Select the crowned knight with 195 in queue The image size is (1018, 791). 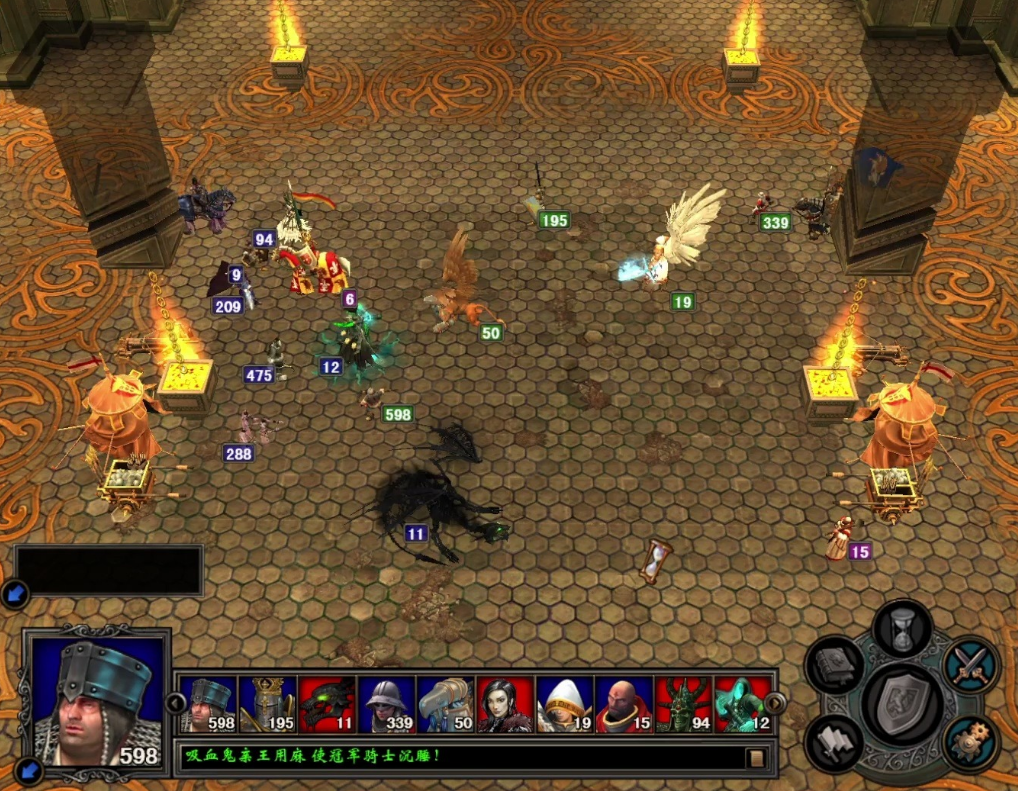coord(268,705)
